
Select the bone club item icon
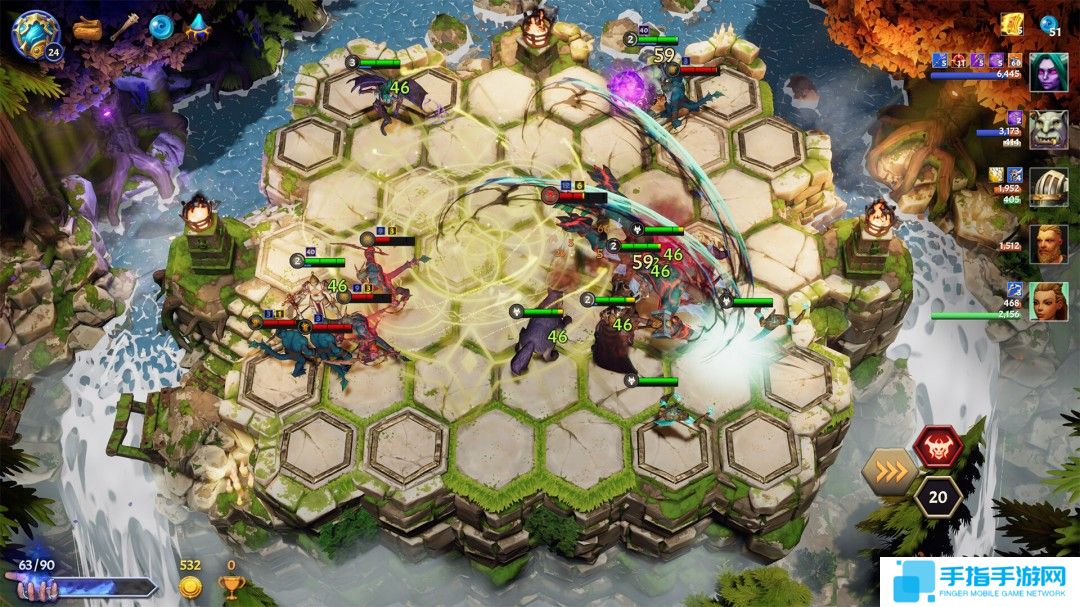pyautogui.click(x=124, y=28)
